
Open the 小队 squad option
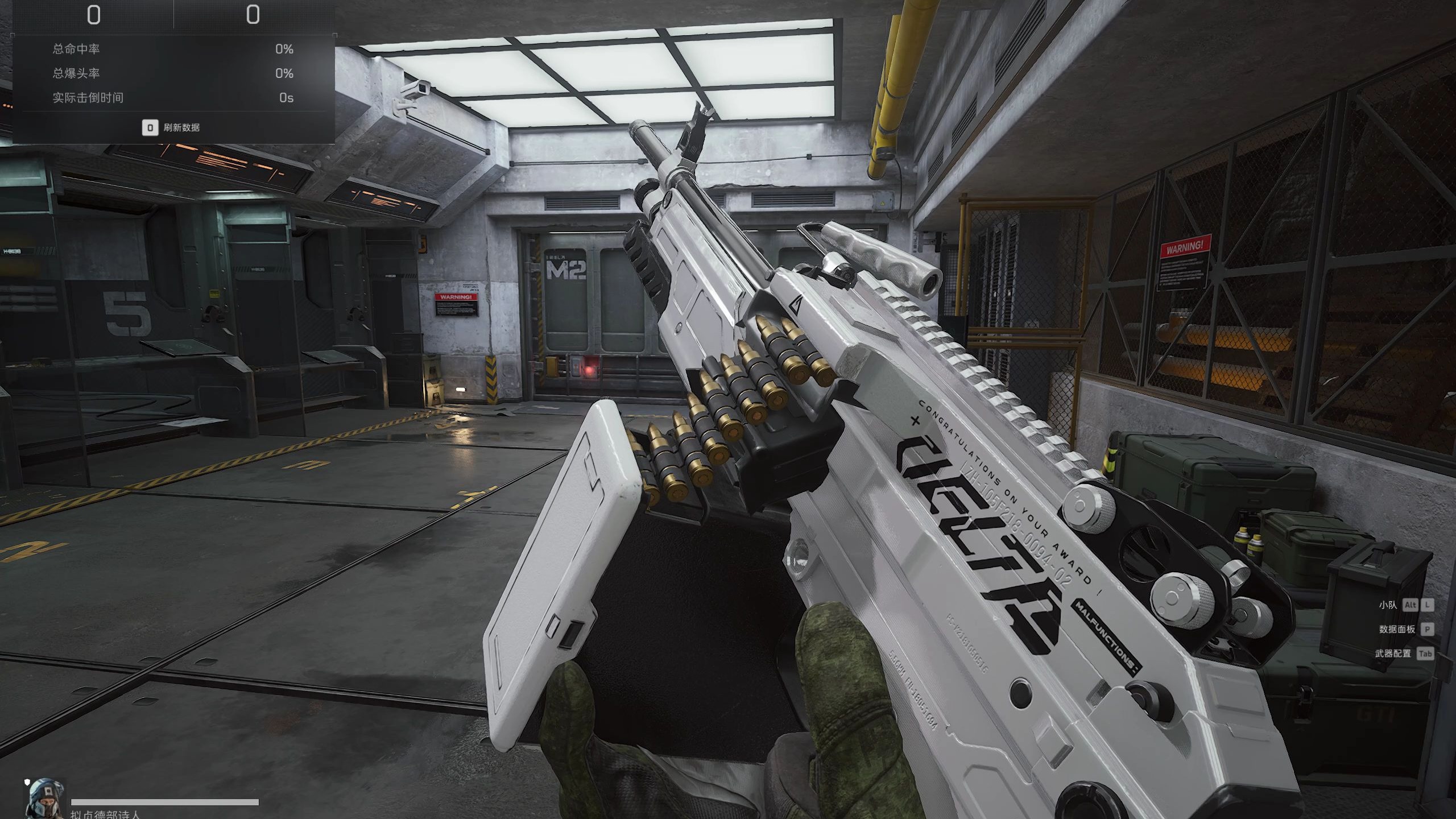coord(1388,605)
